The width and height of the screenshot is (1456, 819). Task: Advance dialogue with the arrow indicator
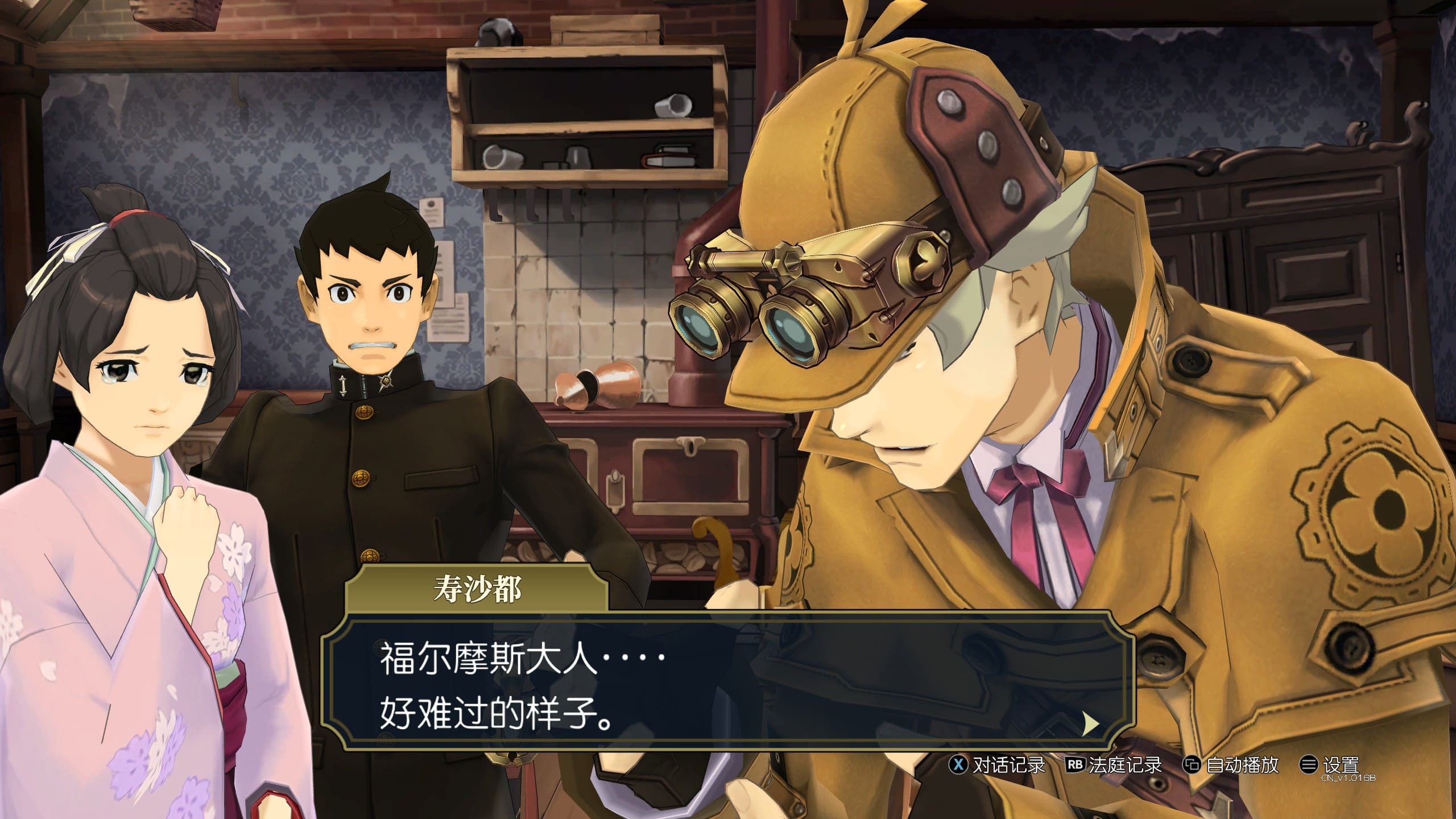1090,724
